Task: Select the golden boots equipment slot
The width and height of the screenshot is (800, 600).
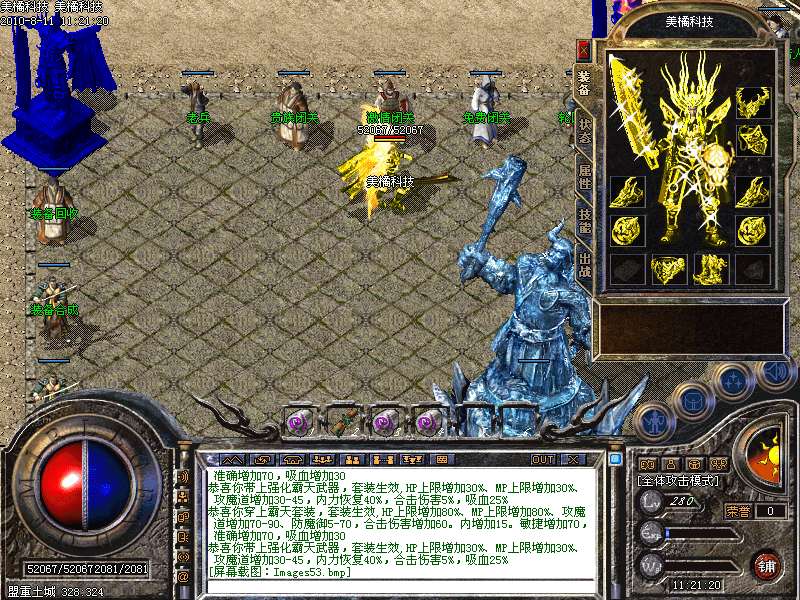Action: coord(711,268)
